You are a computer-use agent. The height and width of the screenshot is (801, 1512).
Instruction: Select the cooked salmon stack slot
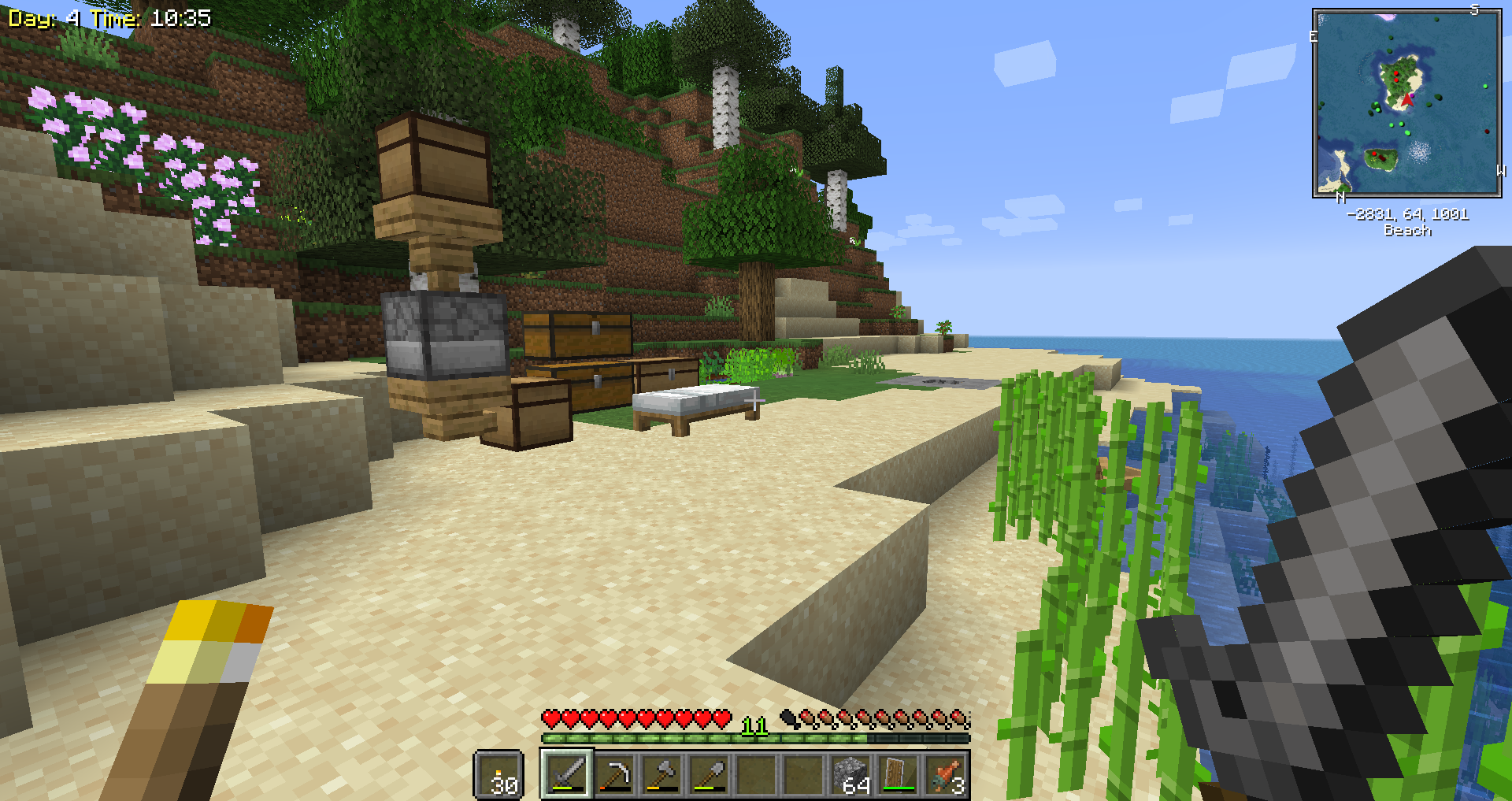pos(945,774)
